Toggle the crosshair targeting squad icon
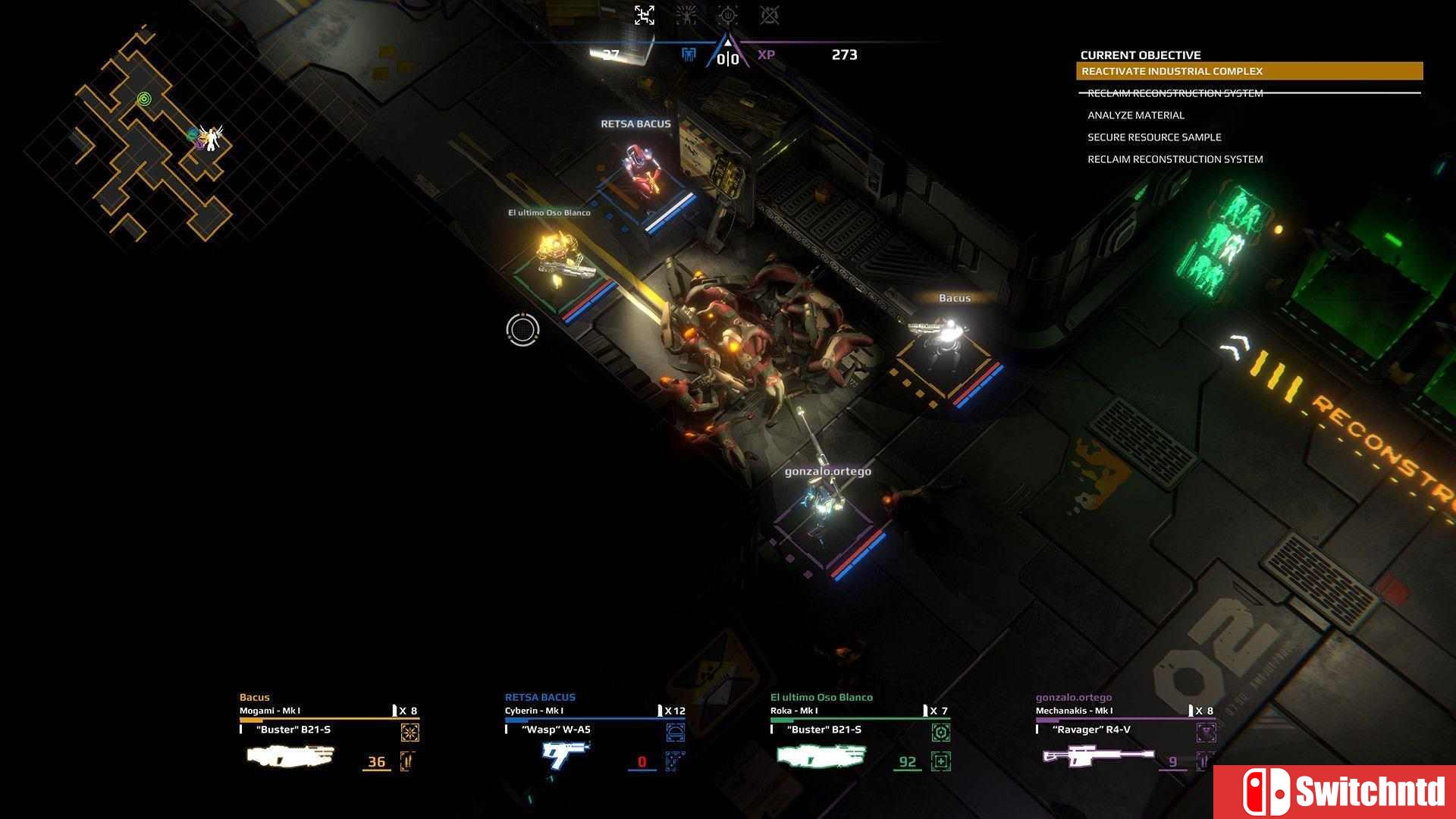 pos(727,15)
